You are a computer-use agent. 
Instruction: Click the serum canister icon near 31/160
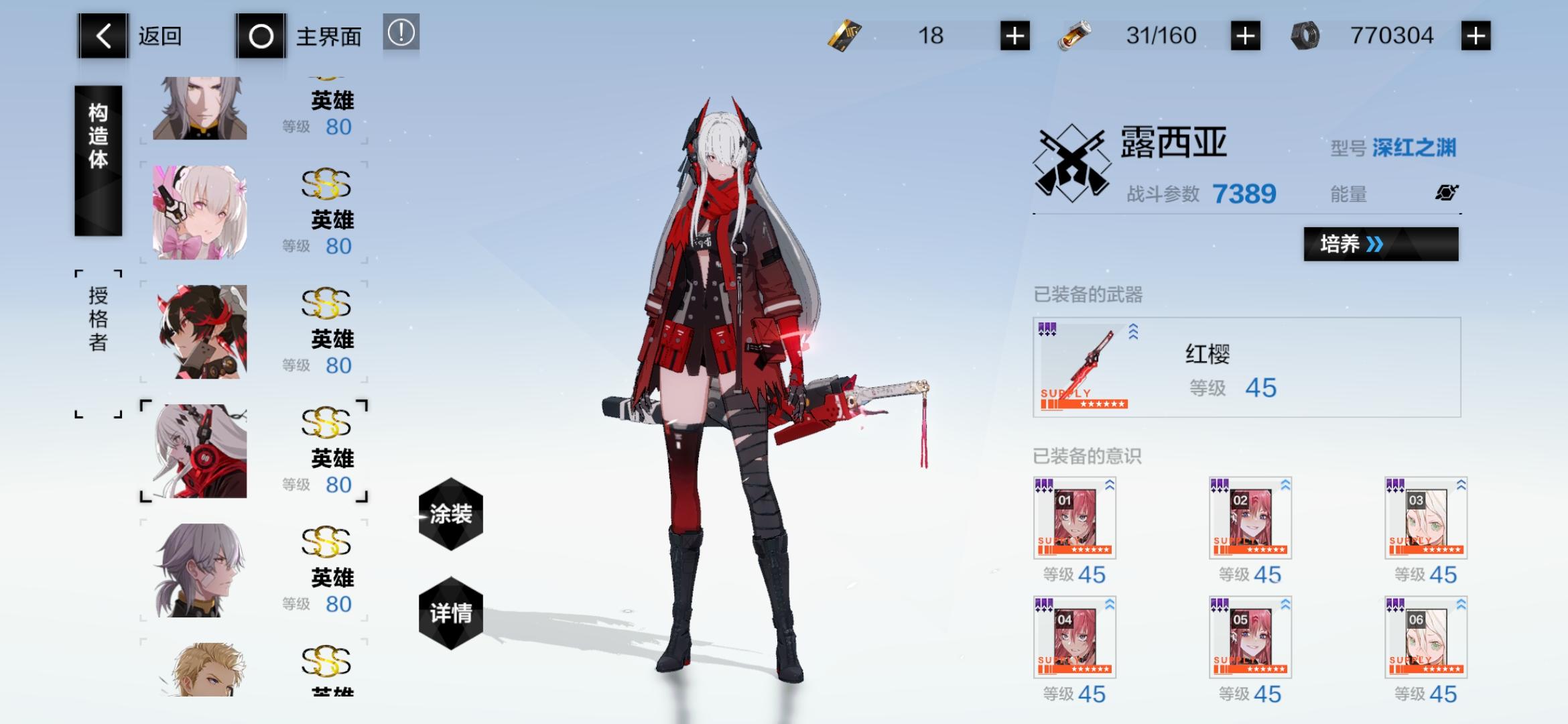click(1076, 35)
